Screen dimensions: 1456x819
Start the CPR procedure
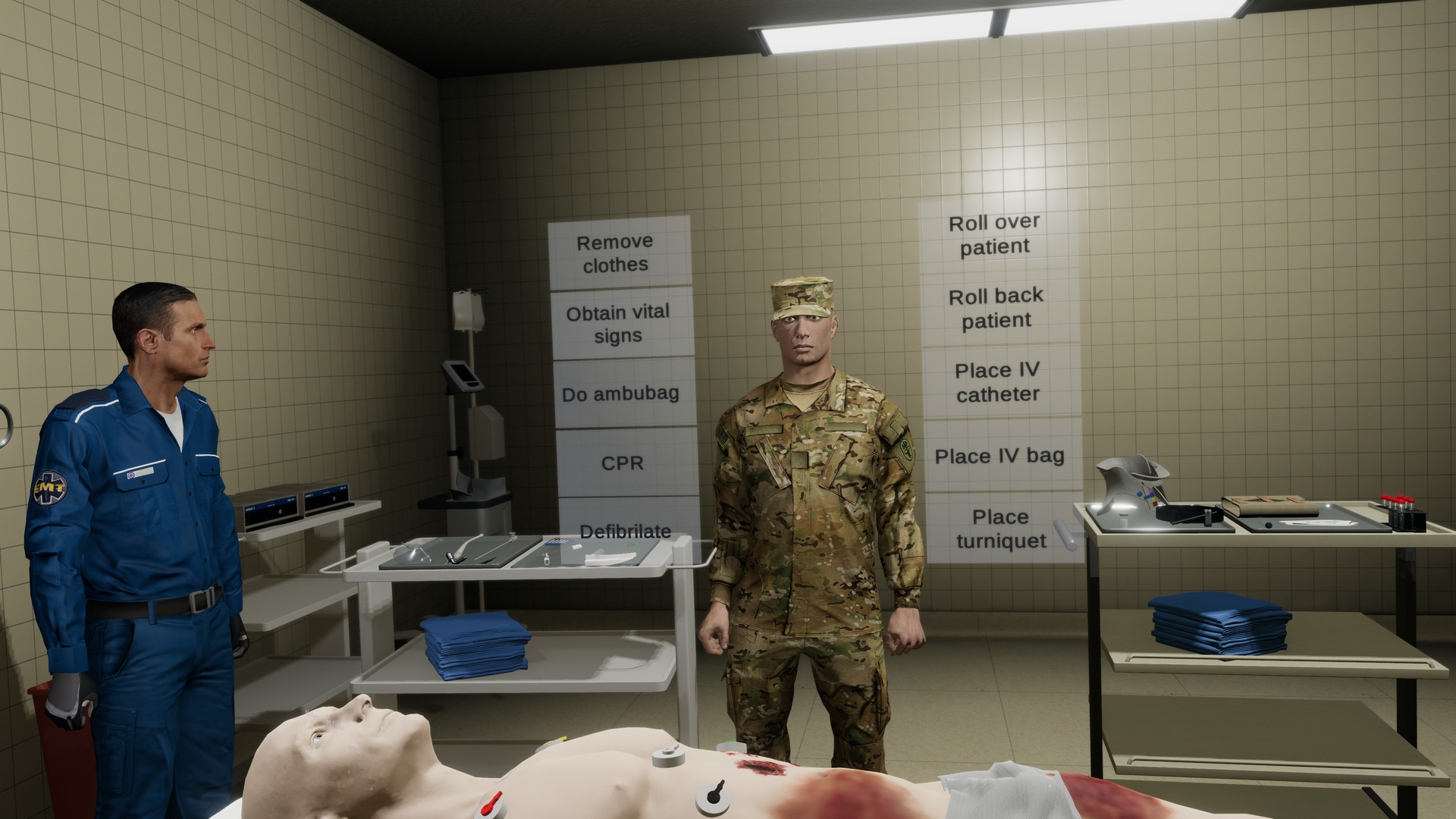pos(622,463)
